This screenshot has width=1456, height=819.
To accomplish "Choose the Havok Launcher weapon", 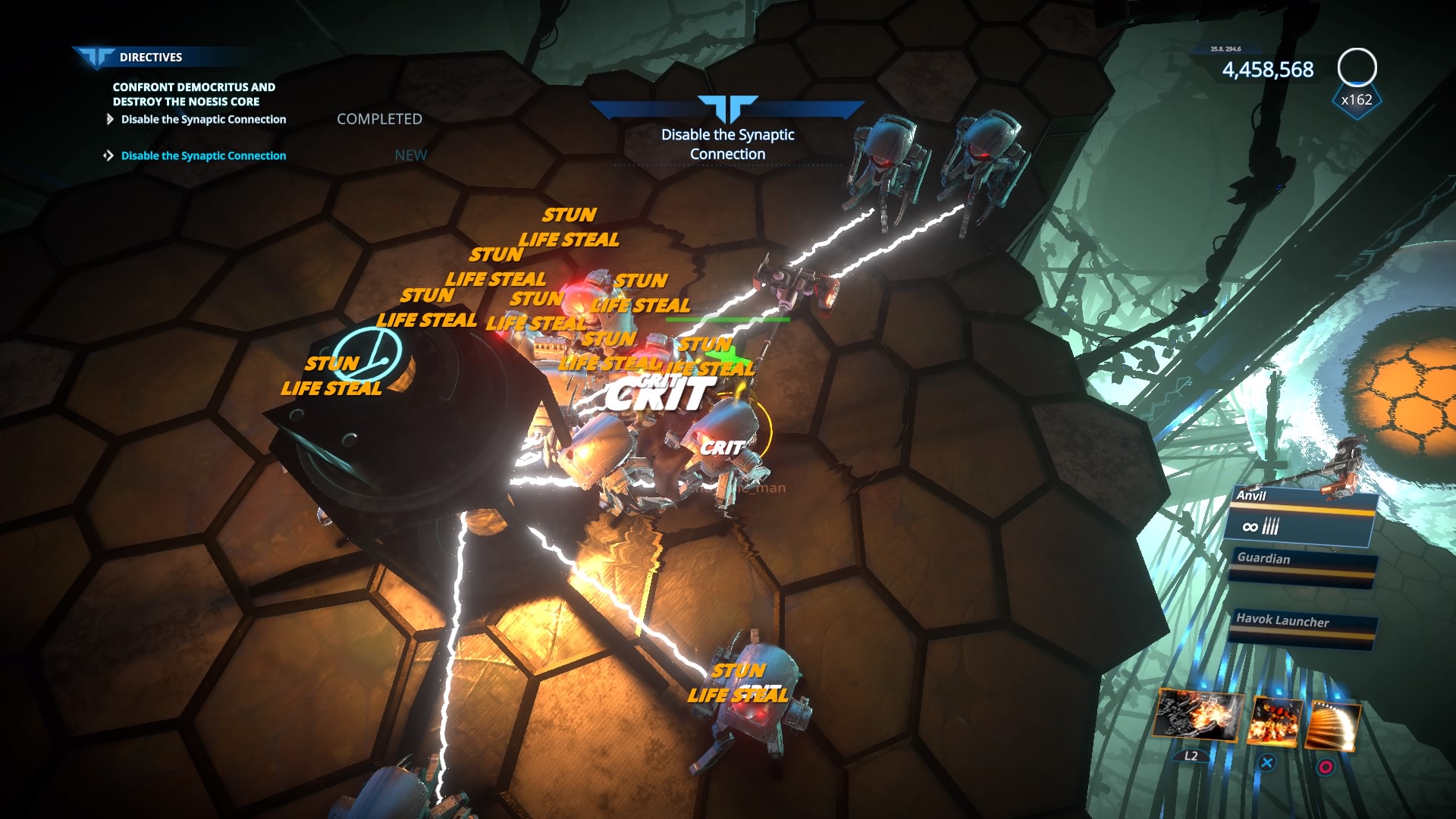I will [1301, 628].
